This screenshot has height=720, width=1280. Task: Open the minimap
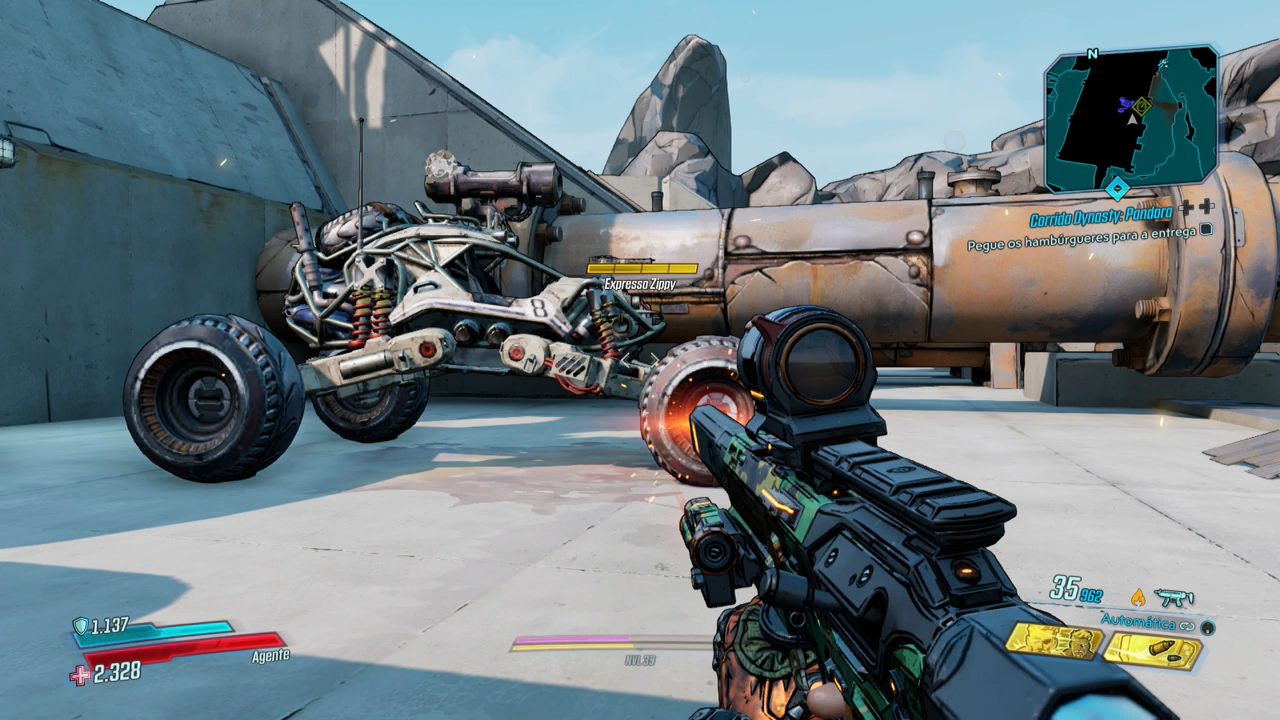point(1131,118)
